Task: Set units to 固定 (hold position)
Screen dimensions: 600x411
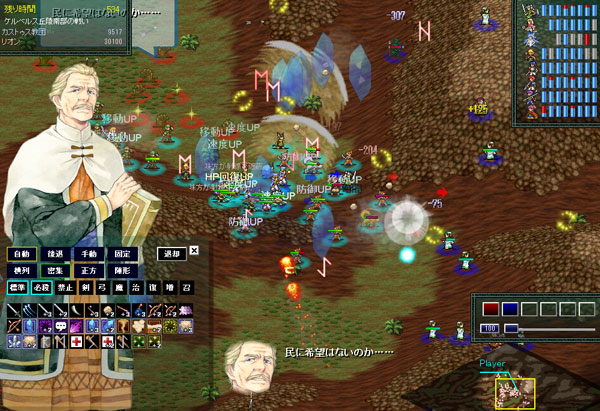Action: (122, 254)
